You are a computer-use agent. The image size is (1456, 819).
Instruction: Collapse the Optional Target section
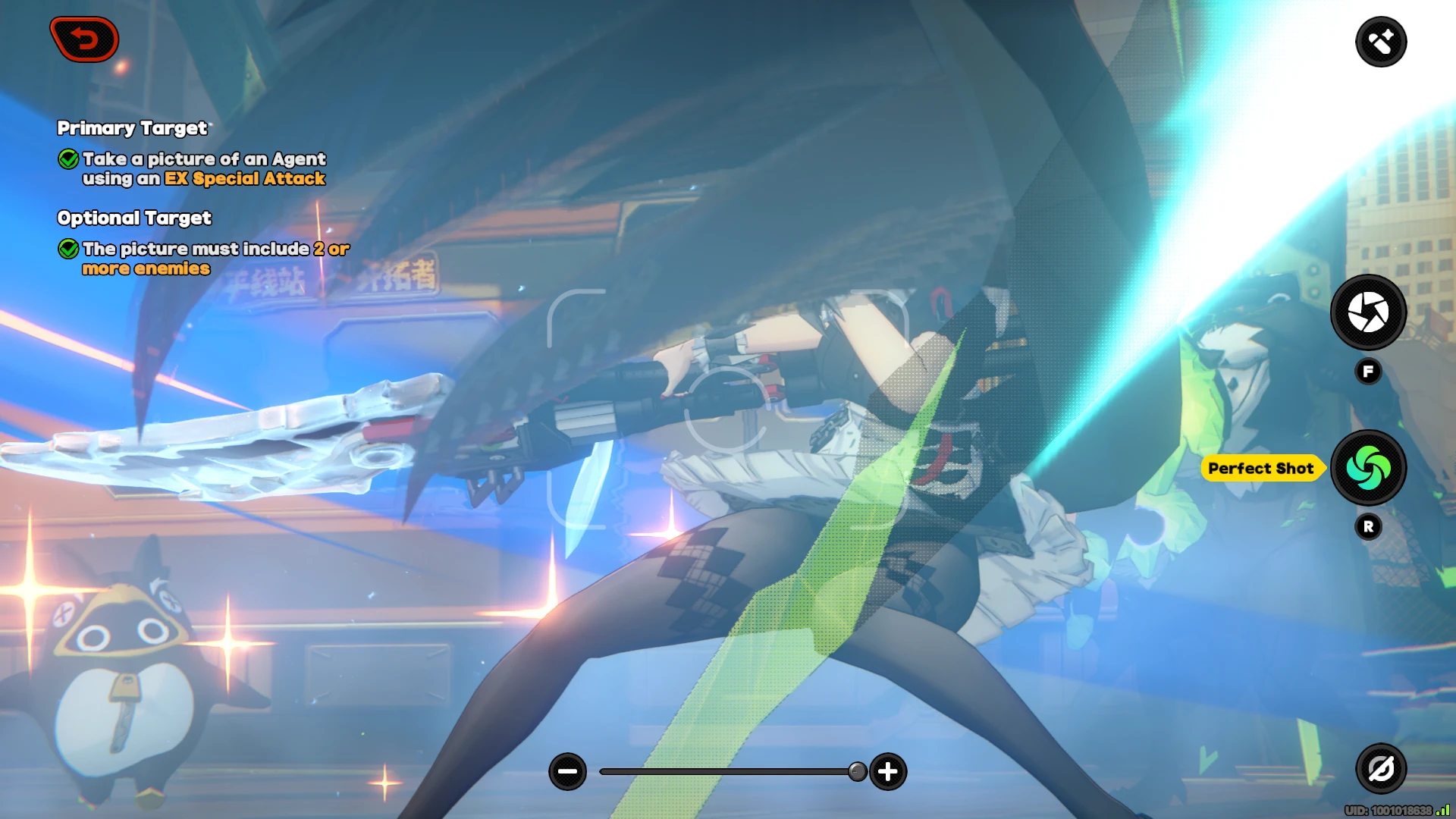[x=134, y=218]
